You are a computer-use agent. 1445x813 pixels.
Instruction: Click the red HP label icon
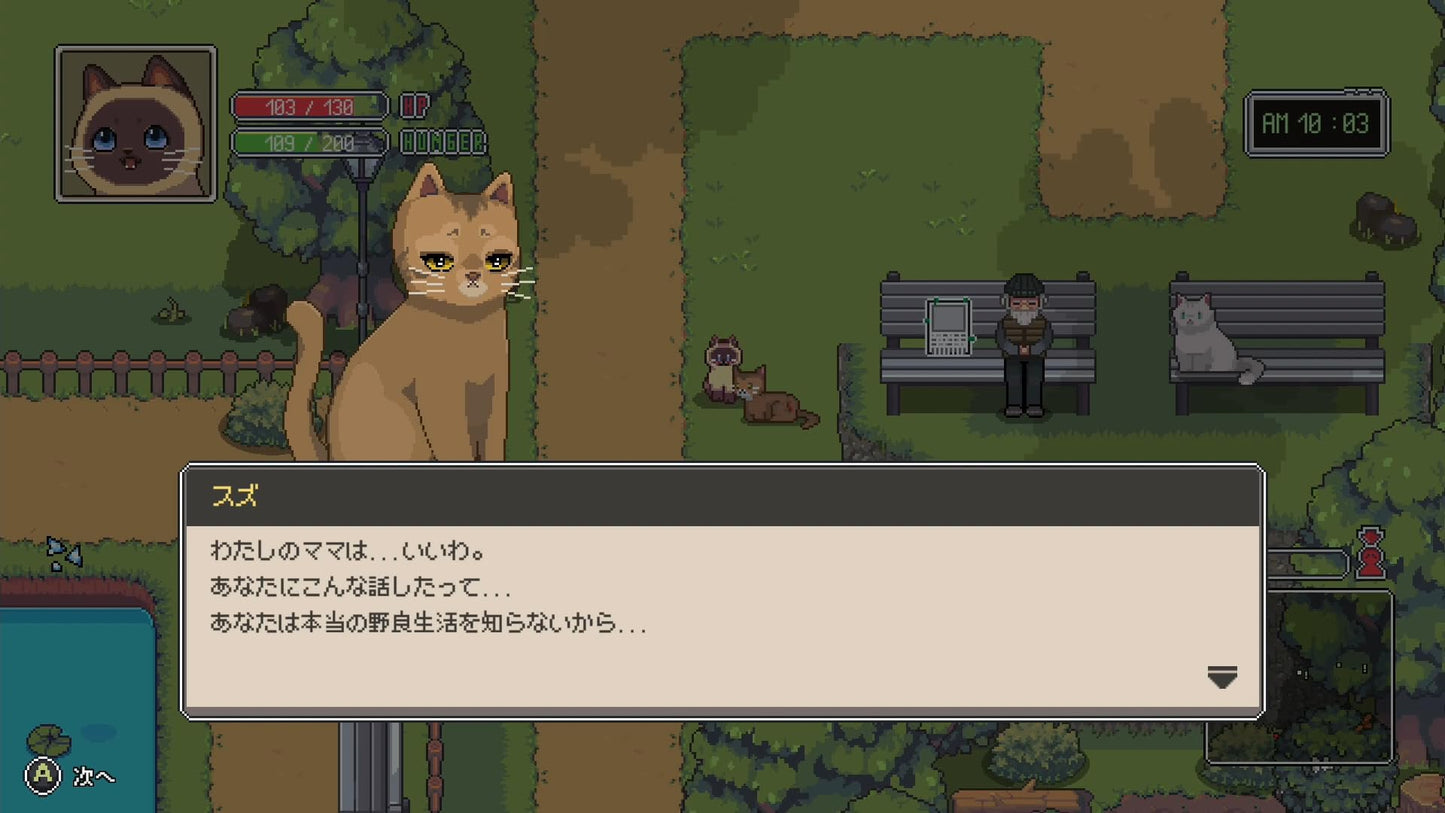point(413,107)
